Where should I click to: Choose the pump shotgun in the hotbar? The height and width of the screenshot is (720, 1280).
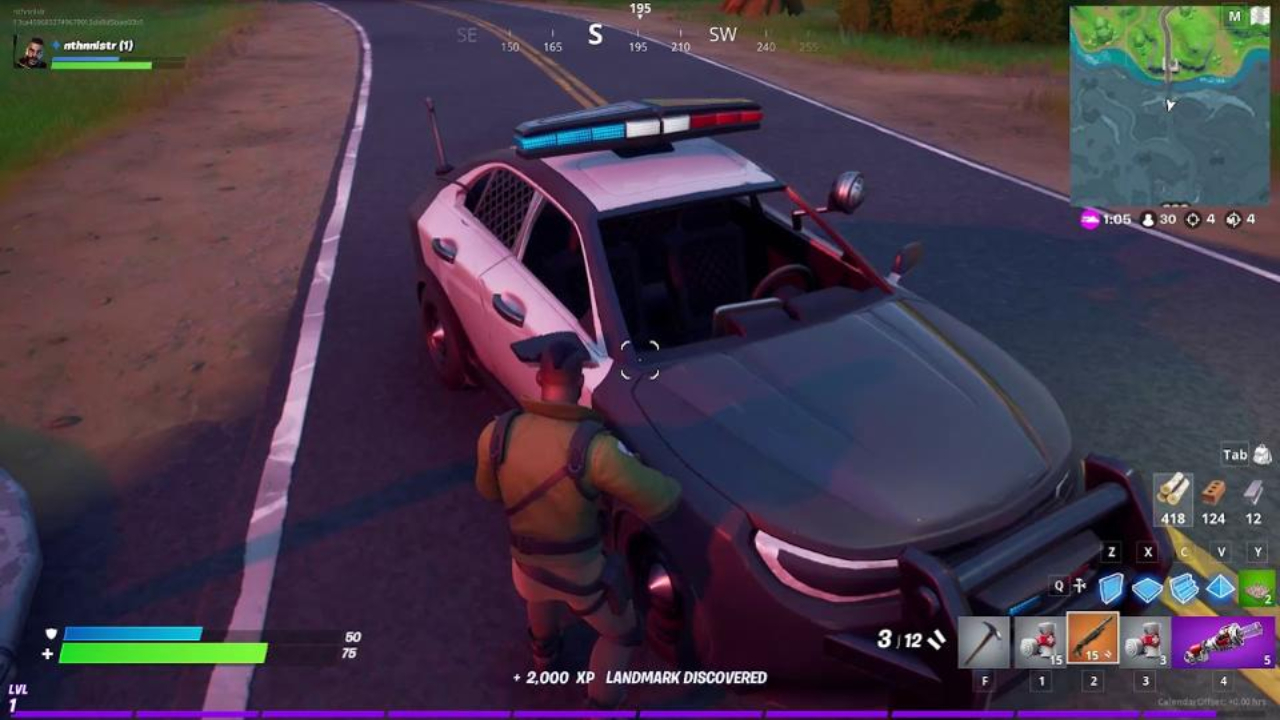(1092, 638)
